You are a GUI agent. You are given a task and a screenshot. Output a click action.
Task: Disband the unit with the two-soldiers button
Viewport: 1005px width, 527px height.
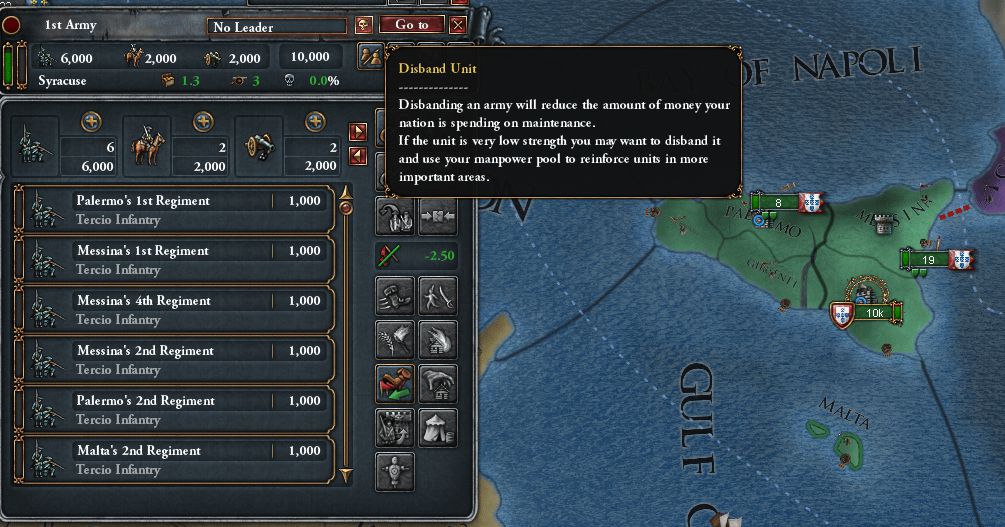[x=370, y=56]
